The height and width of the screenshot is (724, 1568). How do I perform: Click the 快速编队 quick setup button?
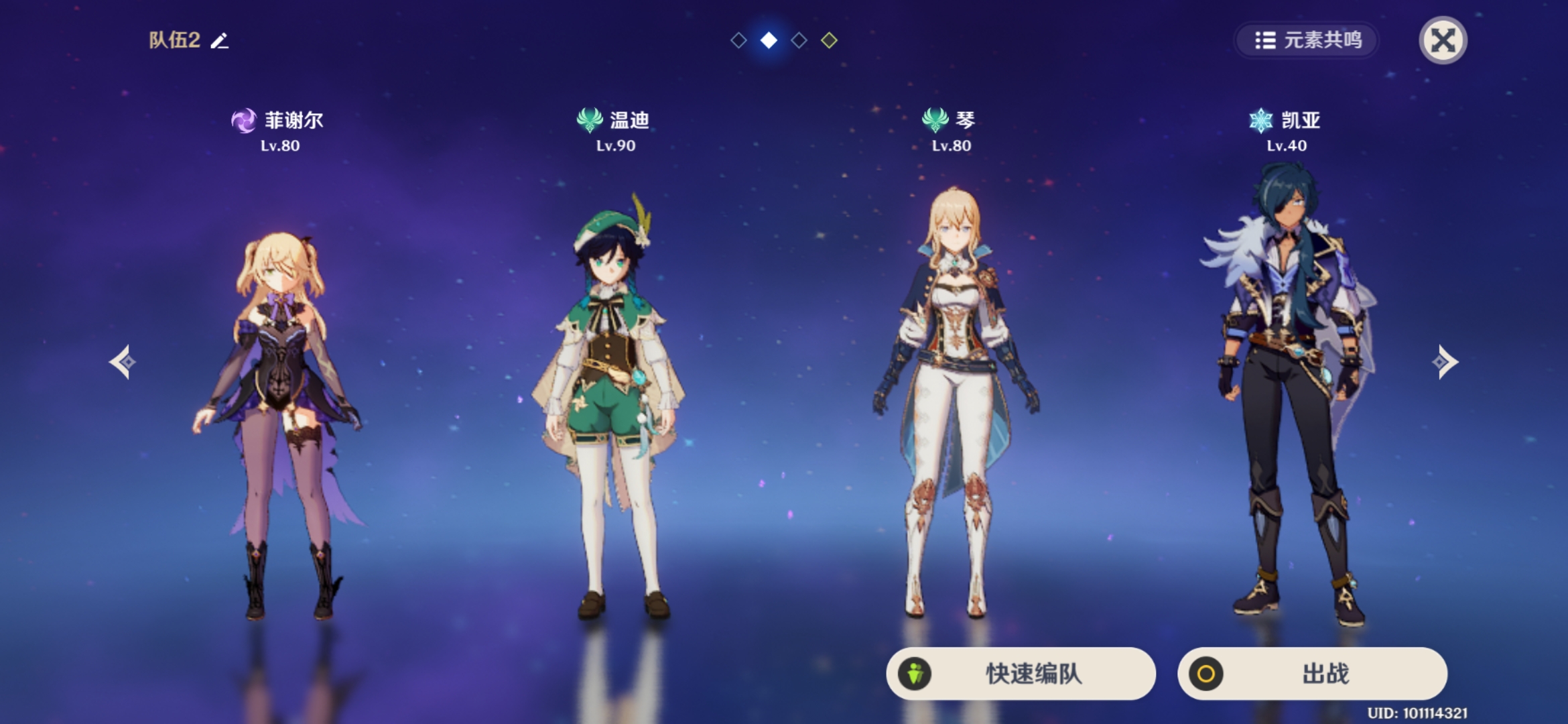(1021, 673)
